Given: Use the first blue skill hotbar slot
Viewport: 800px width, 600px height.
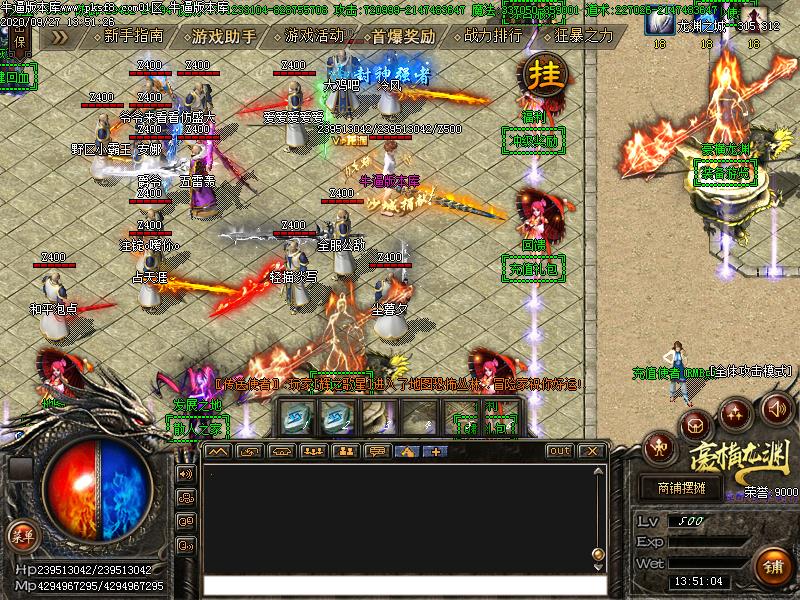Looking at the screenshot, I should click(298, 416).
